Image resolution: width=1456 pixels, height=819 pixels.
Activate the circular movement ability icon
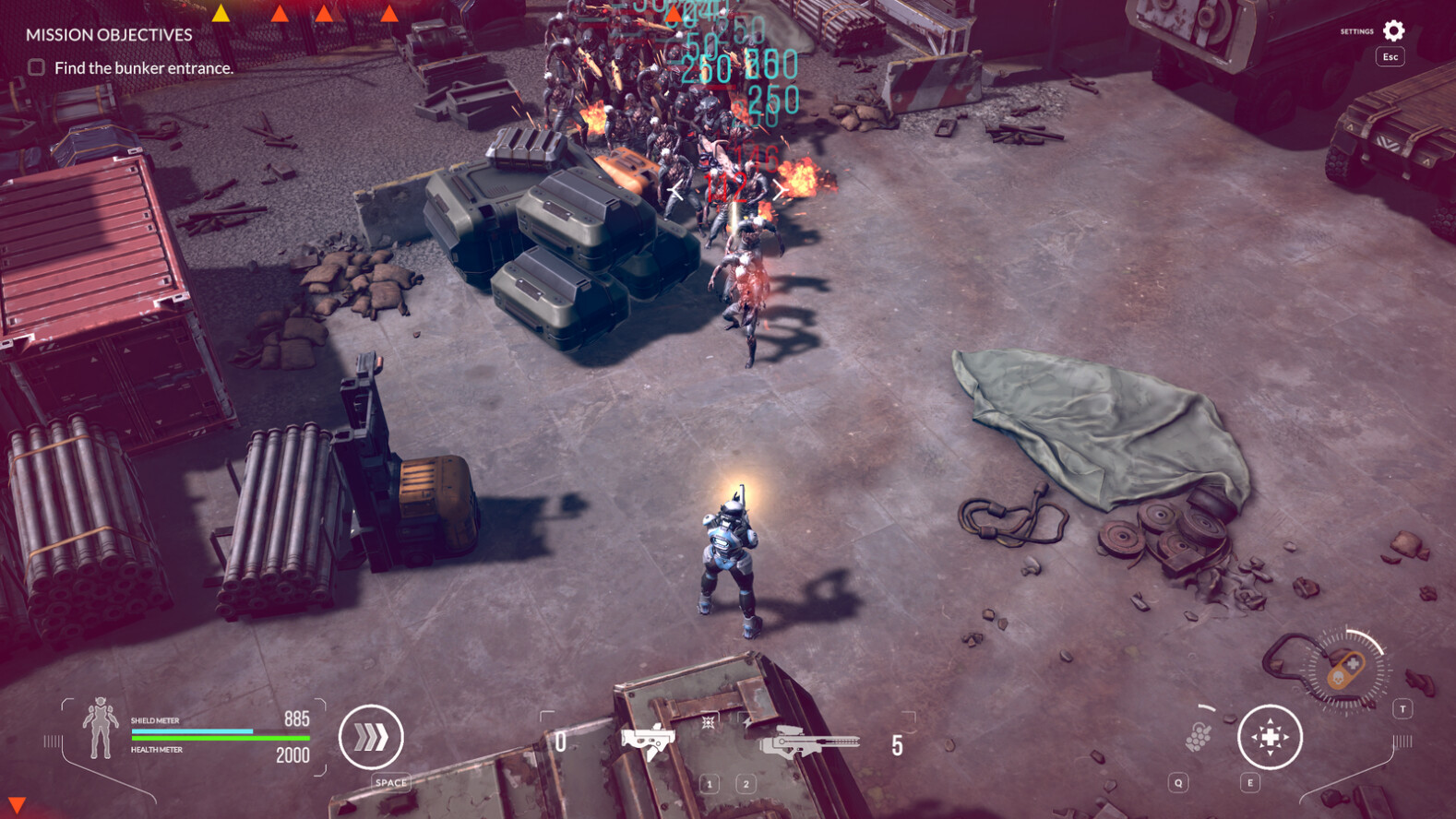[1271, 736]
